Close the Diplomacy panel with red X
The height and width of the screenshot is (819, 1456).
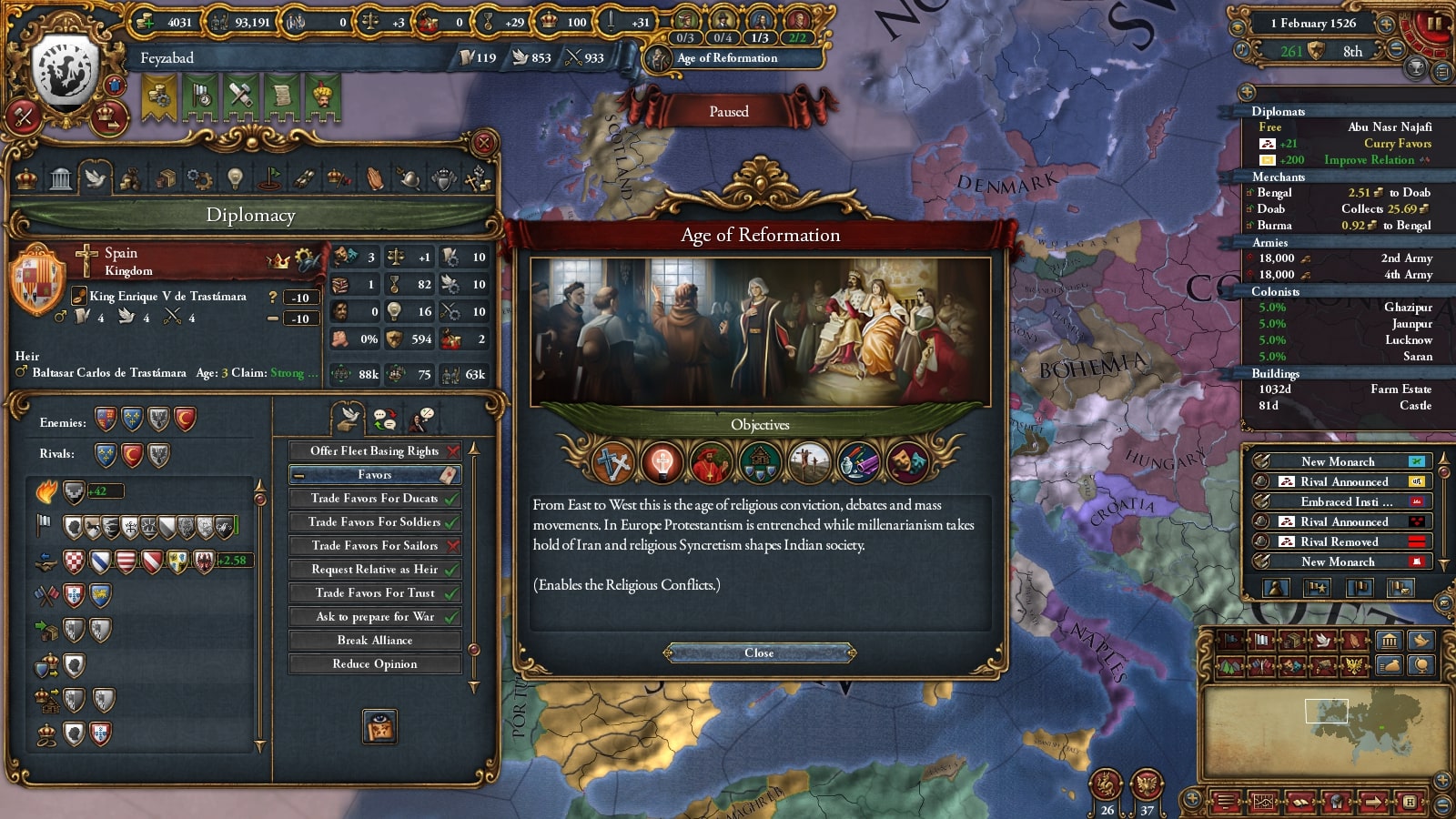pyautogui.click(x=484, y=143)
